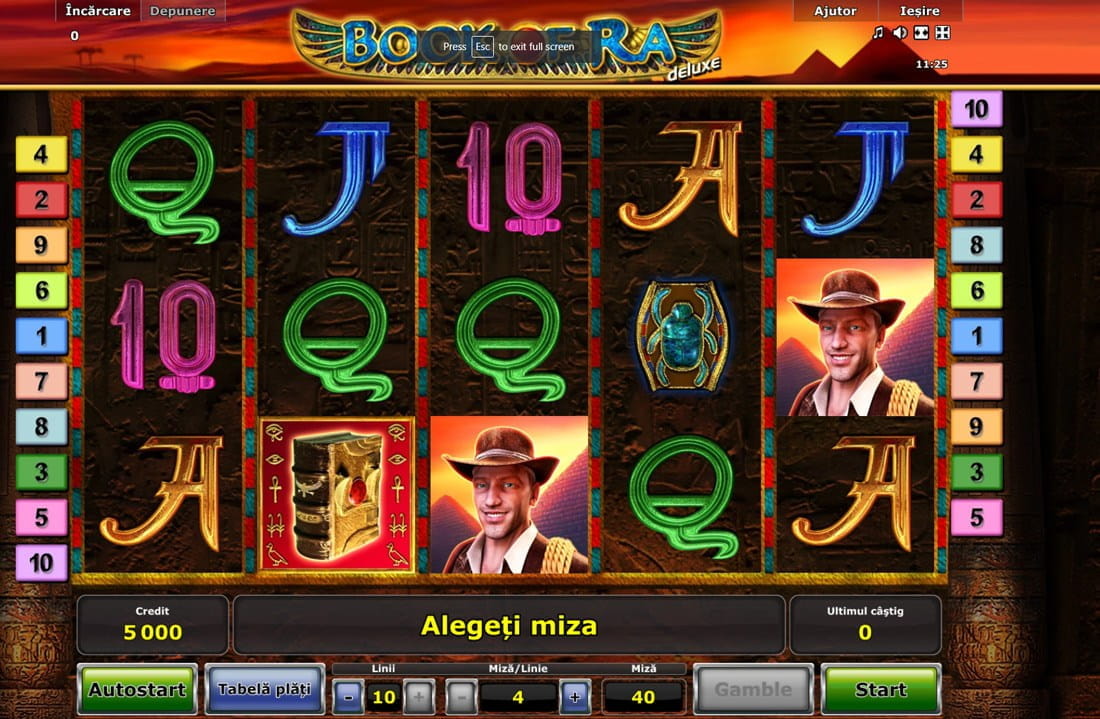Raise the Miză/Linie bet amount
This screenshot has height=719, width=1100.
click(x=575, y=696)
